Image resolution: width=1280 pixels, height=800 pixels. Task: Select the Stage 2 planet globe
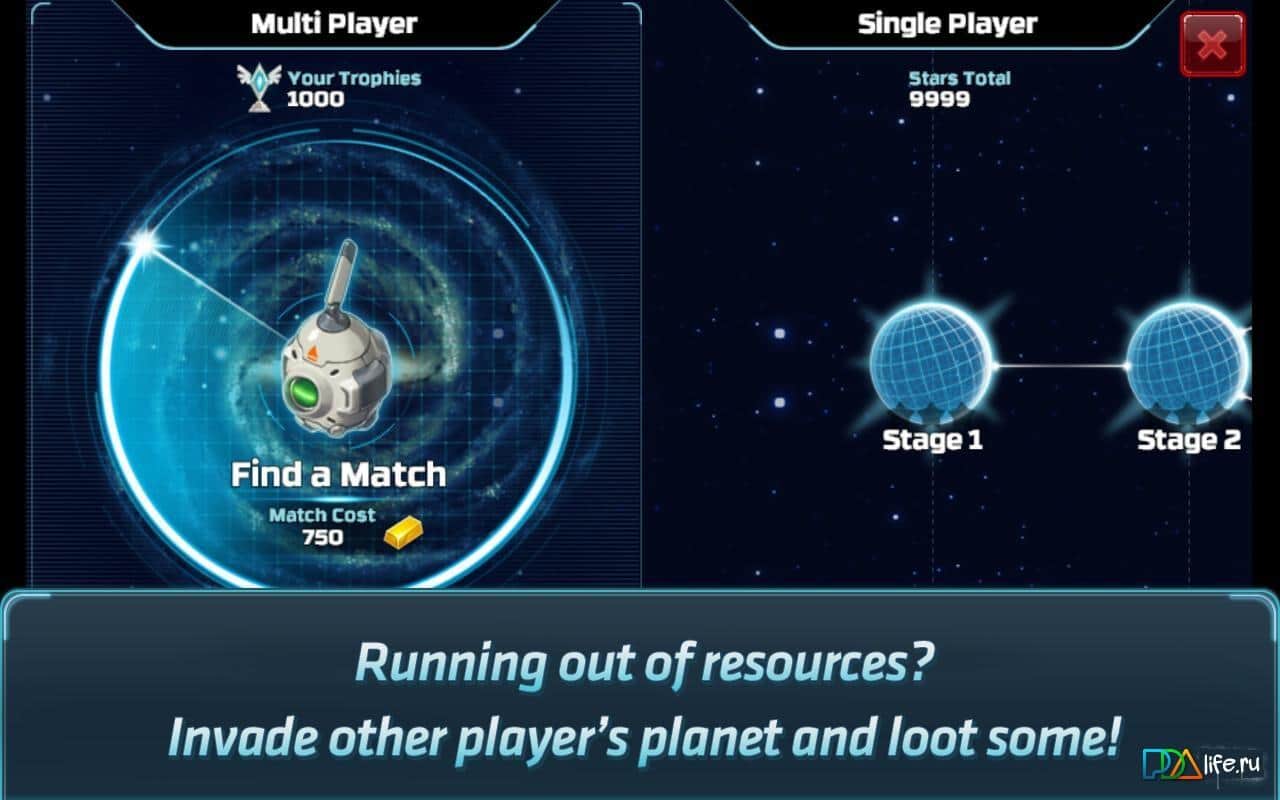click(1190, 366)
